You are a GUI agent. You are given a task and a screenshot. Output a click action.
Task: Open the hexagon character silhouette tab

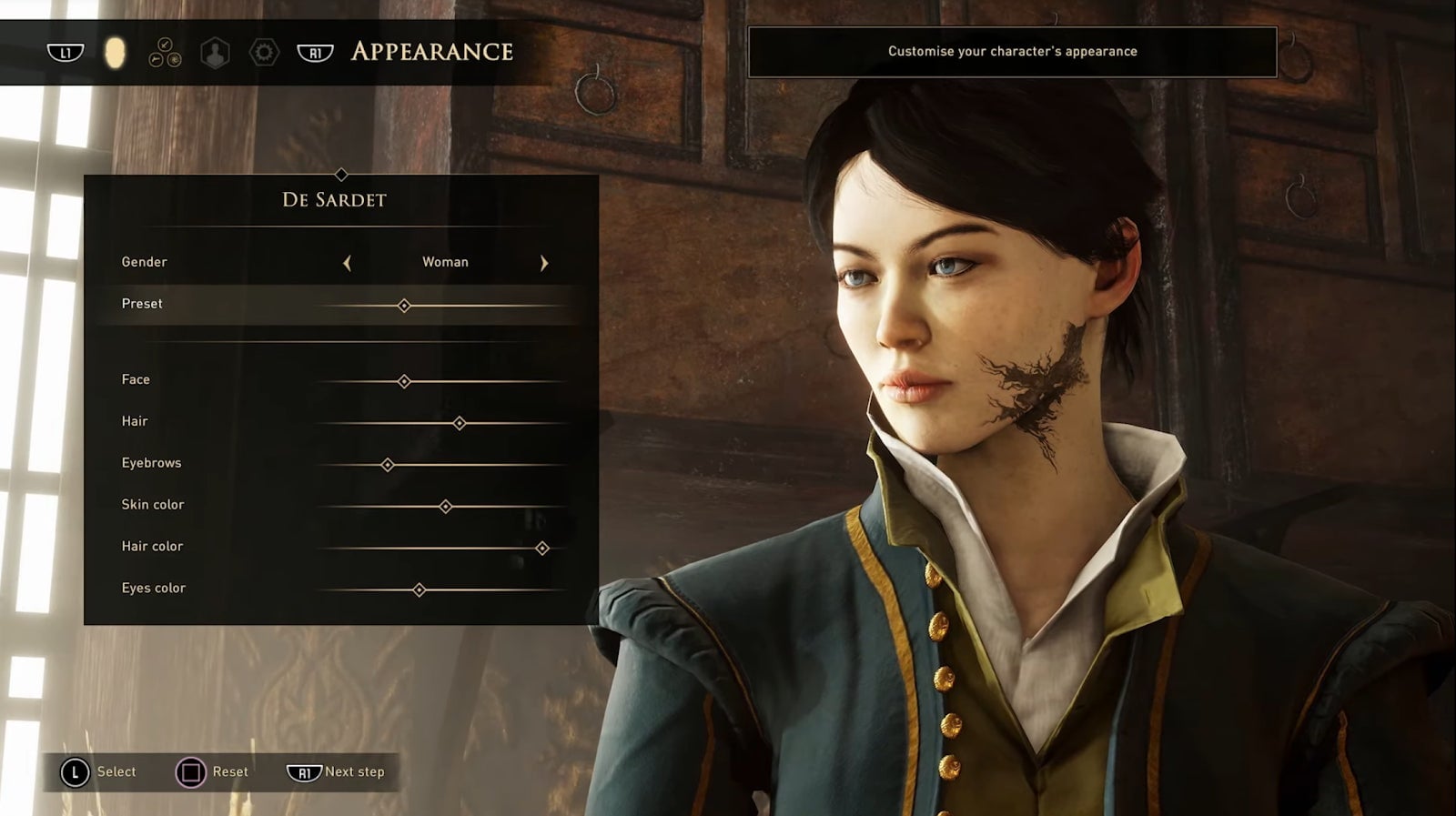[x=215, y=53]
